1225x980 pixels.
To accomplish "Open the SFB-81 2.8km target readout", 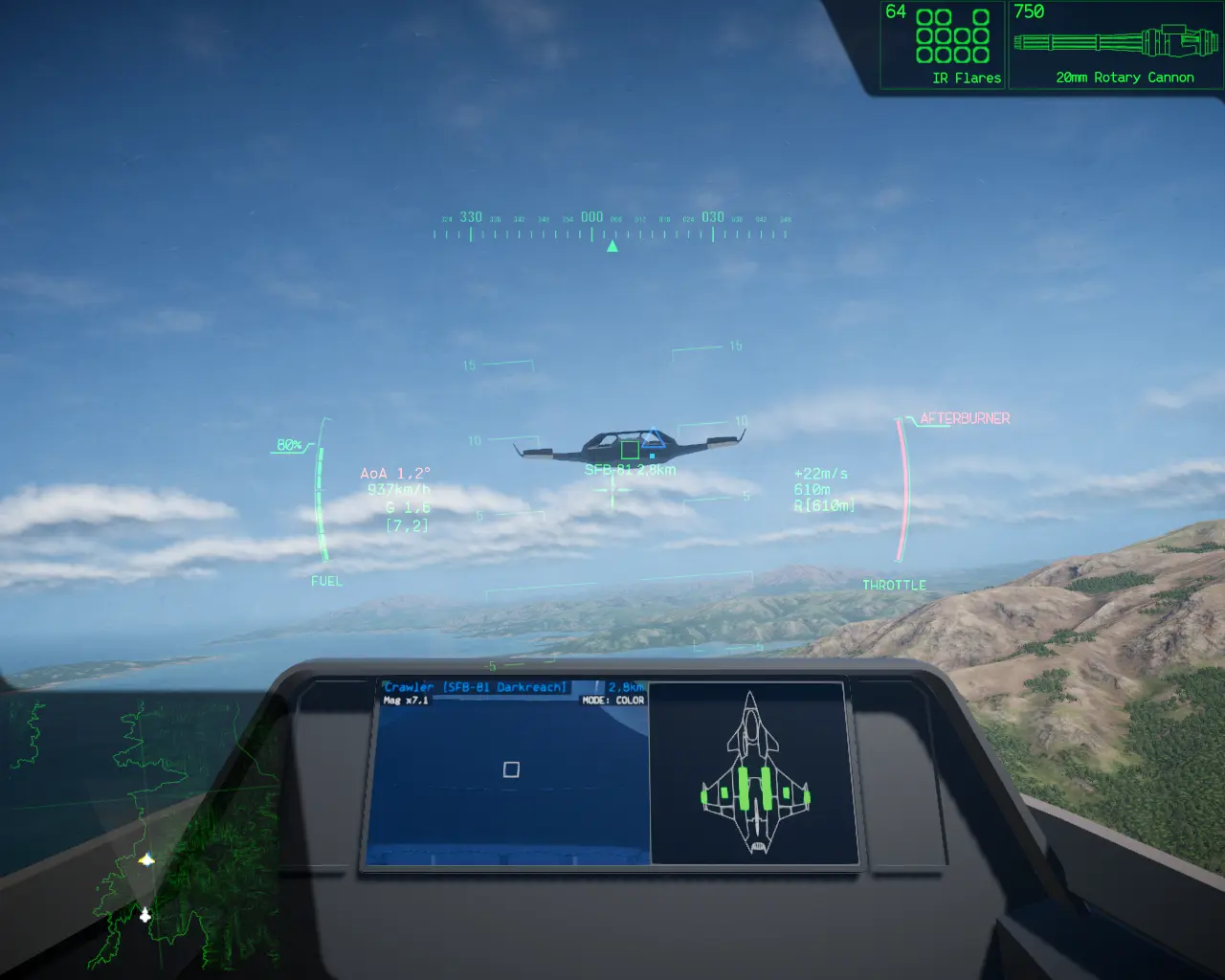I will (631, 470).
